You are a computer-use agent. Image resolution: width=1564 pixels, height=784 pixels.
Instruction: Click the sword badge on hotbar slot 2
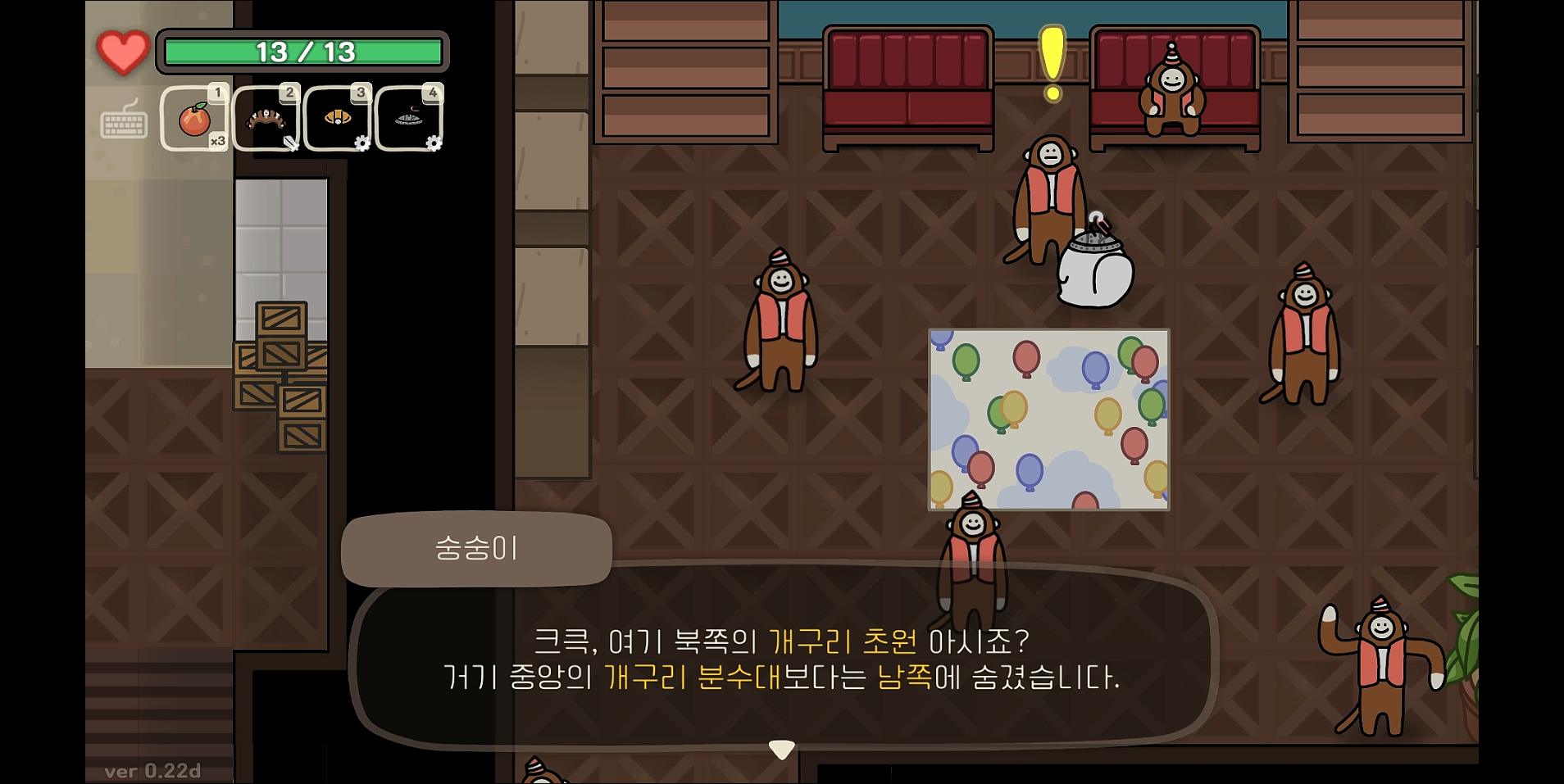[x=291, y=143]
